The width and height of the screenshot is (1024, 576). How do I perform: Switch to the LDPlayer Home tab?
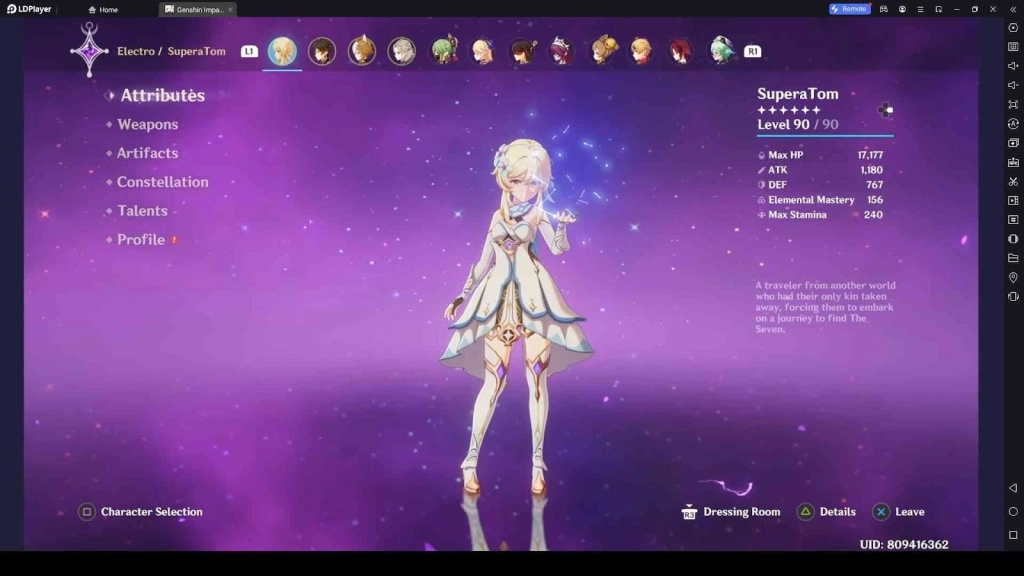click(x=103, y=9)
